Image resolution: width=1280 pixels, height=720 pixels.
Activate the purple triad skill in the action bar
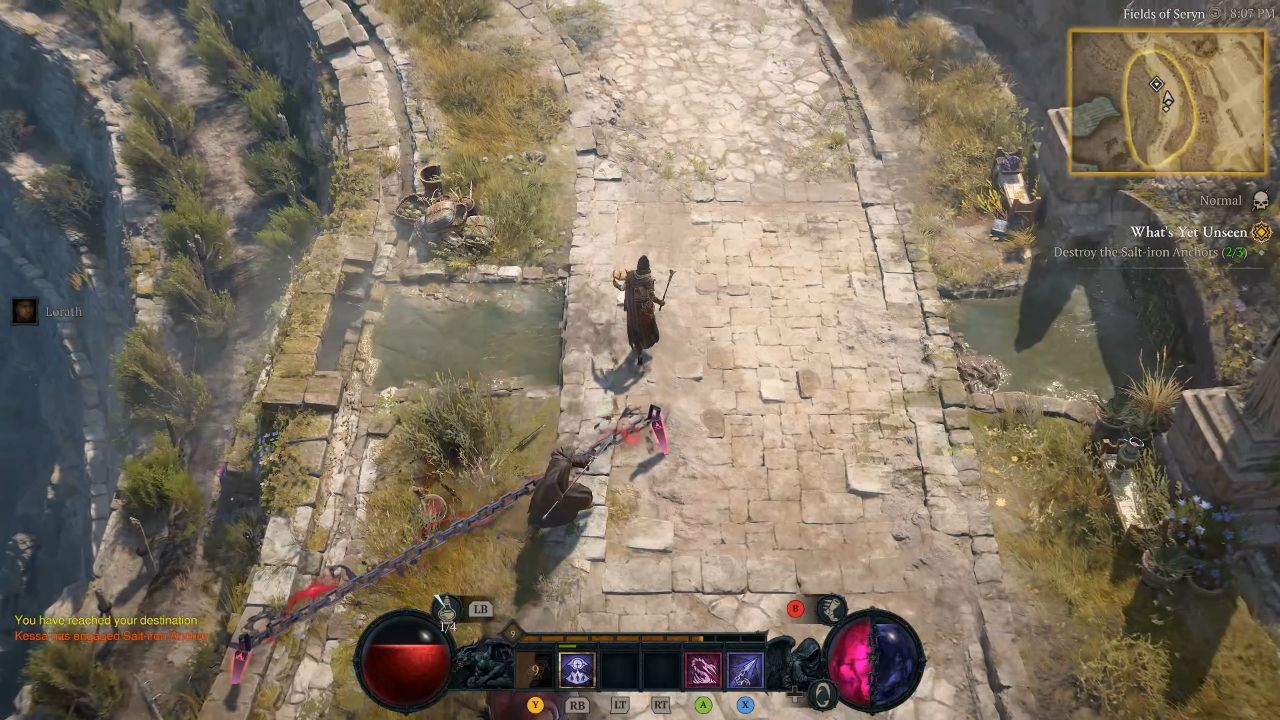(575, 667)
